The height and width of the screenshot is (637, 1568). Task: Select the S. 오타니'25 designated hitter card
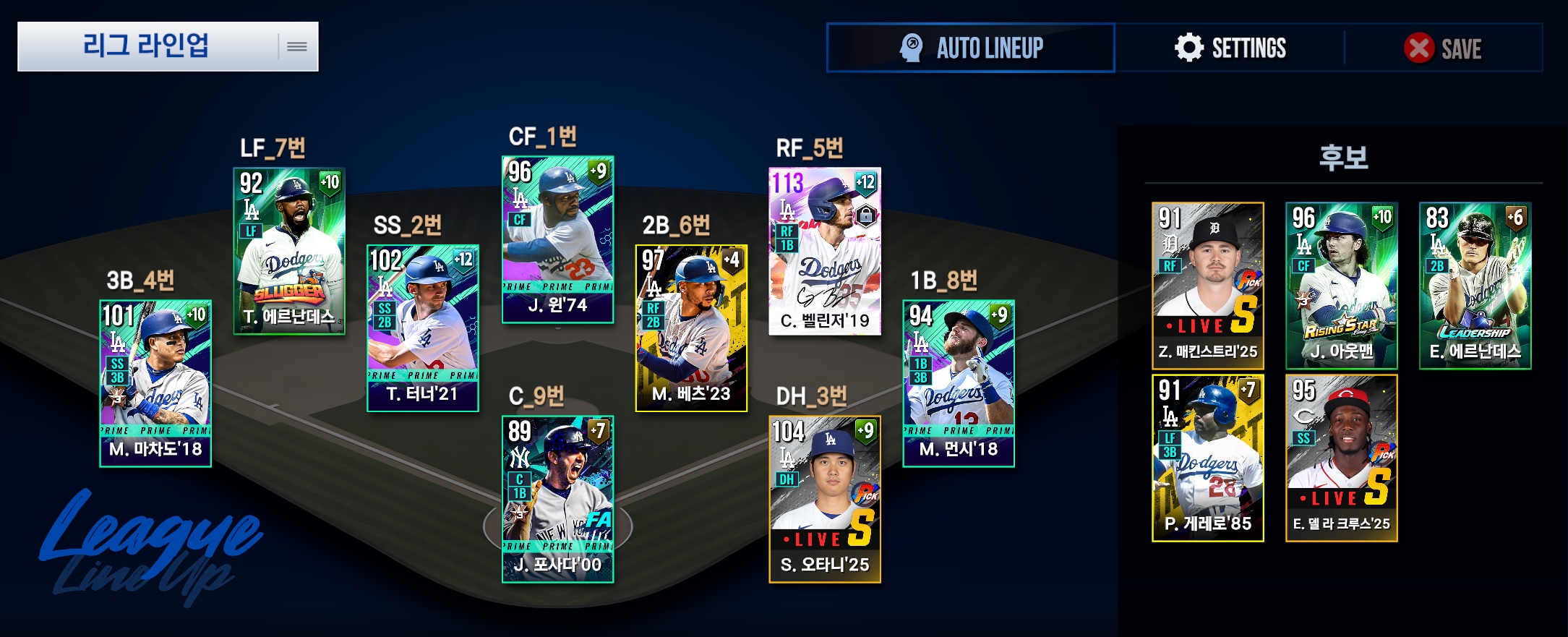[x=825, y=499]
